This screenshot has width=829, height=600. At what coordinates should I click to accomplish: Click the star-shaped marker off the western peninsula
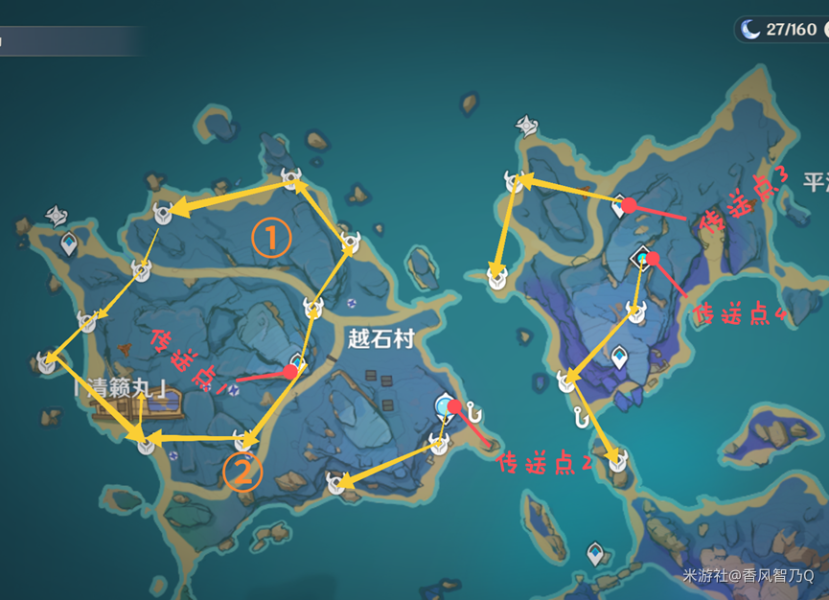point(56,215)
